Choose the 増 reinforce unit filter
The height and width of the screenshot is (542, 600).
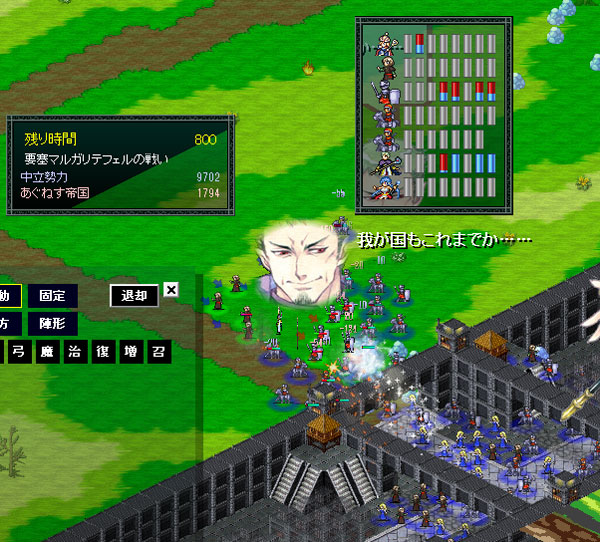click(x=131, y=352)
